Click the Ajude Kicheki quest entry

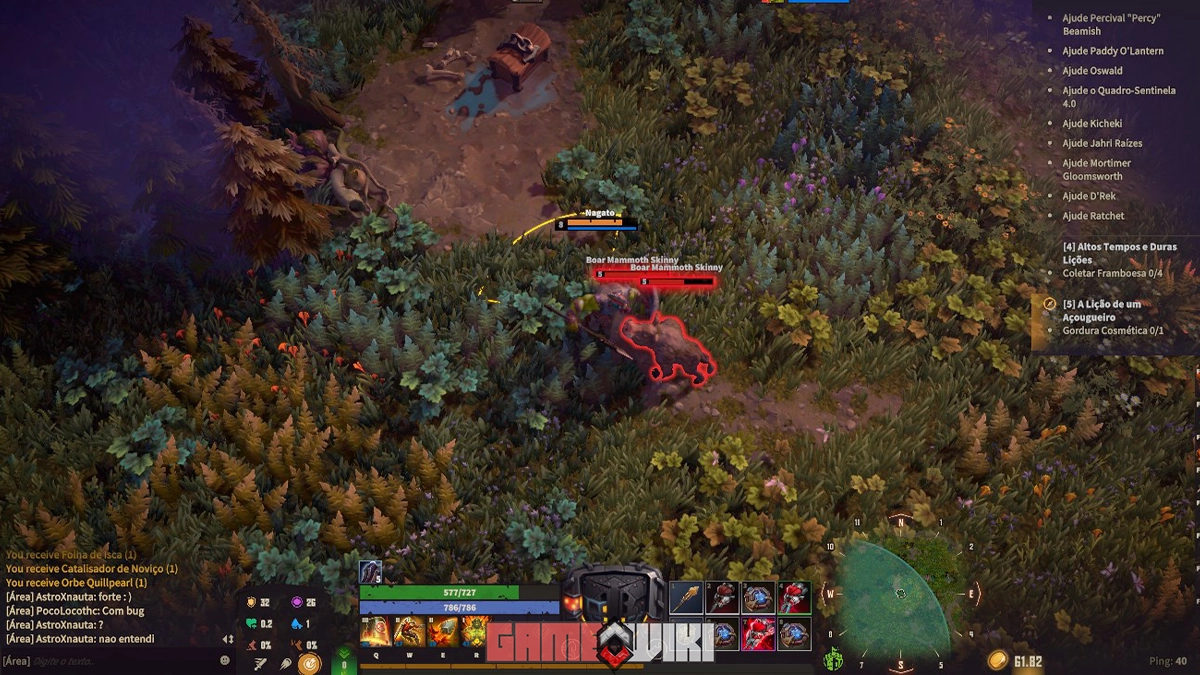click(1092, 124)
